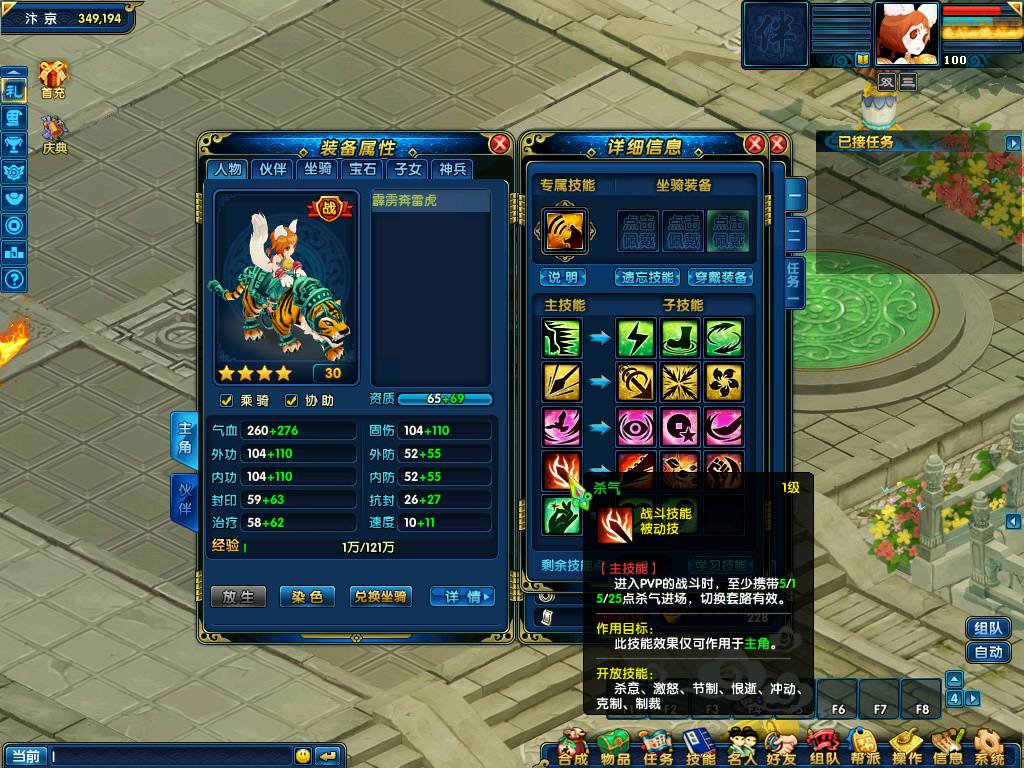Show mount details with 详情 button

[462, 596]
